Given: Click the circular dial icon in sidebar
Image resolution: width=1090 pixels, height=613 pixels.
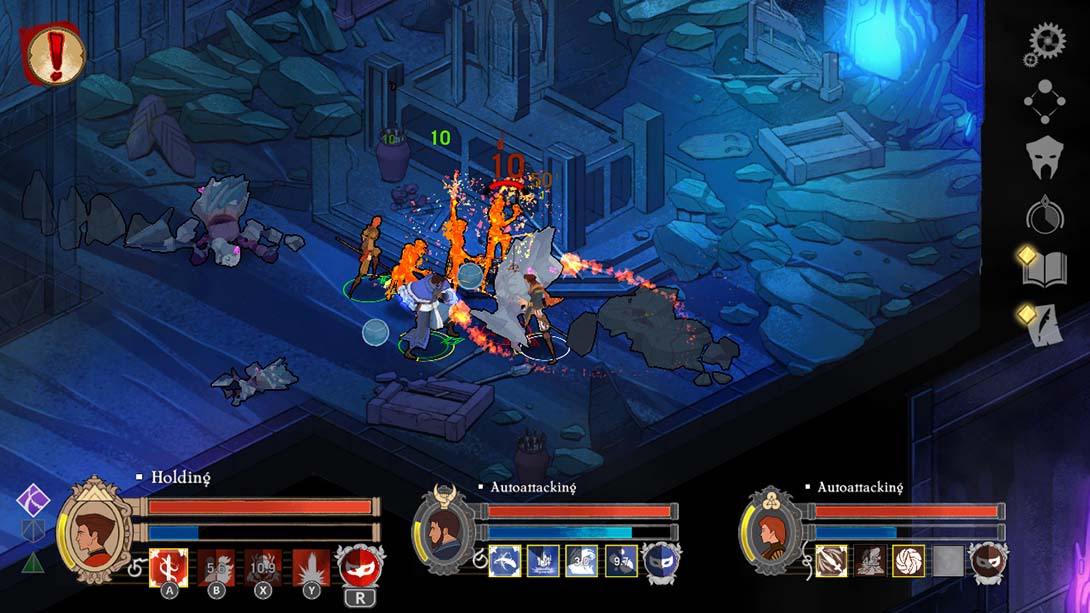Looking at the screenshot, I should (x=1044, y=214).
